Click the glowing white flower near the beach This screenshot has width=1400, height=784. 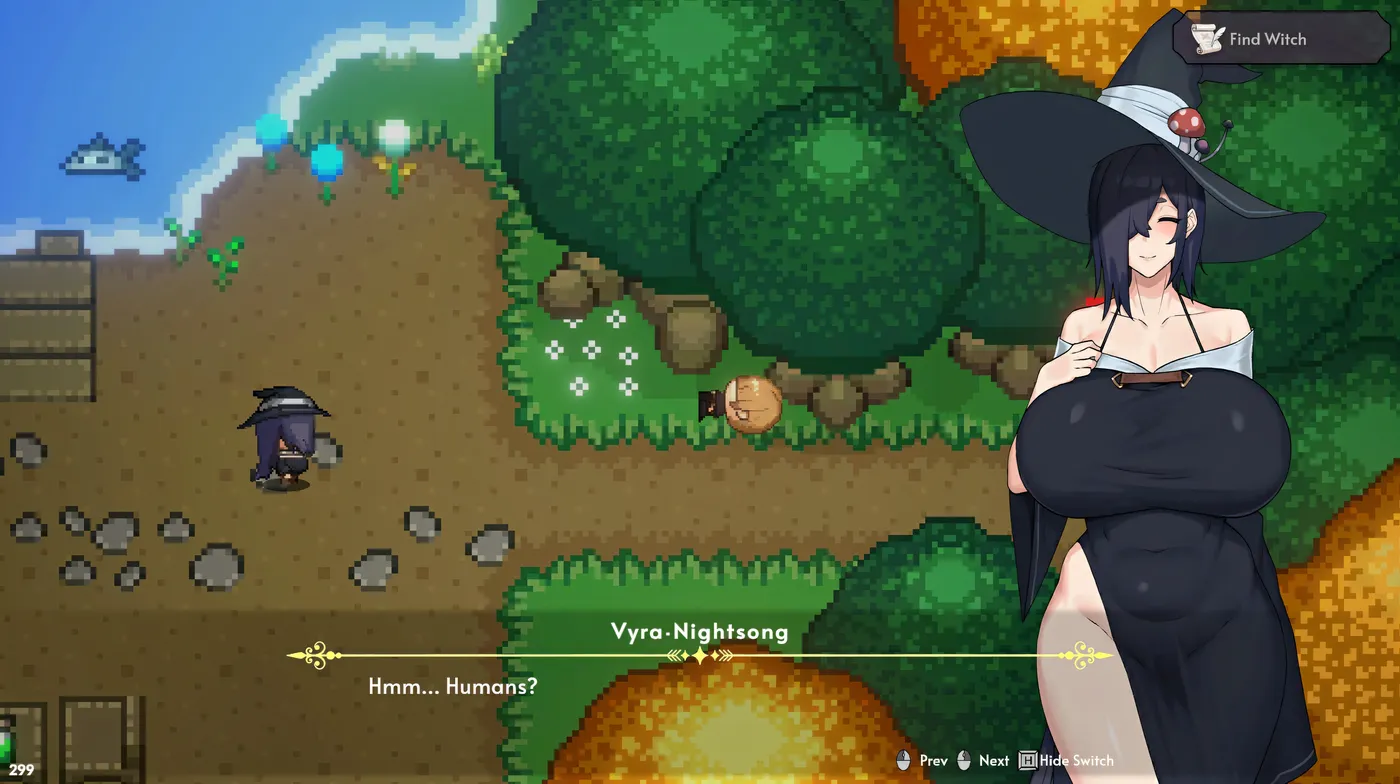[x=392, y=135]
